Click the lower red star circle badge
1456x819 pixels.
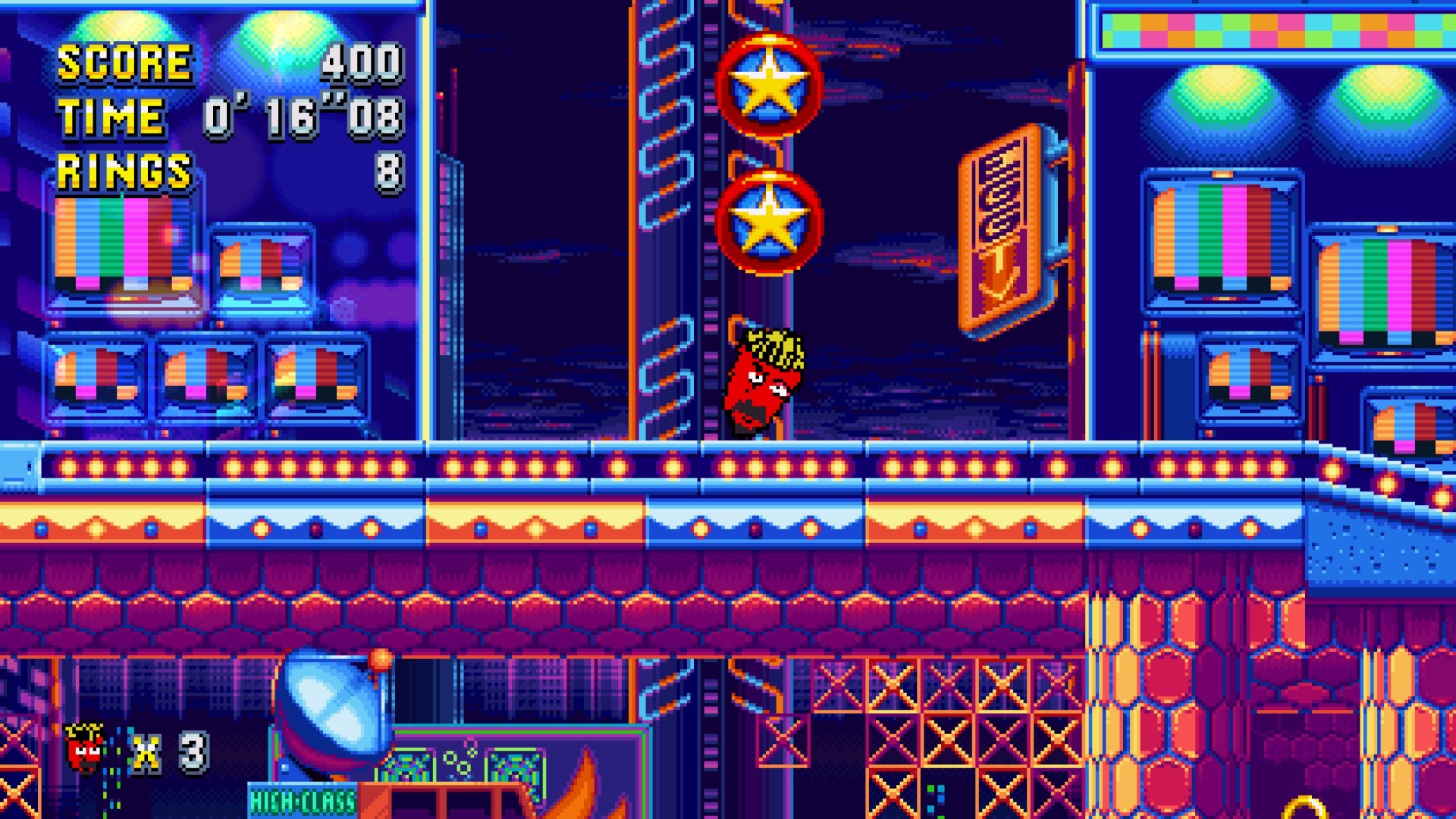[x=772, y=220]
